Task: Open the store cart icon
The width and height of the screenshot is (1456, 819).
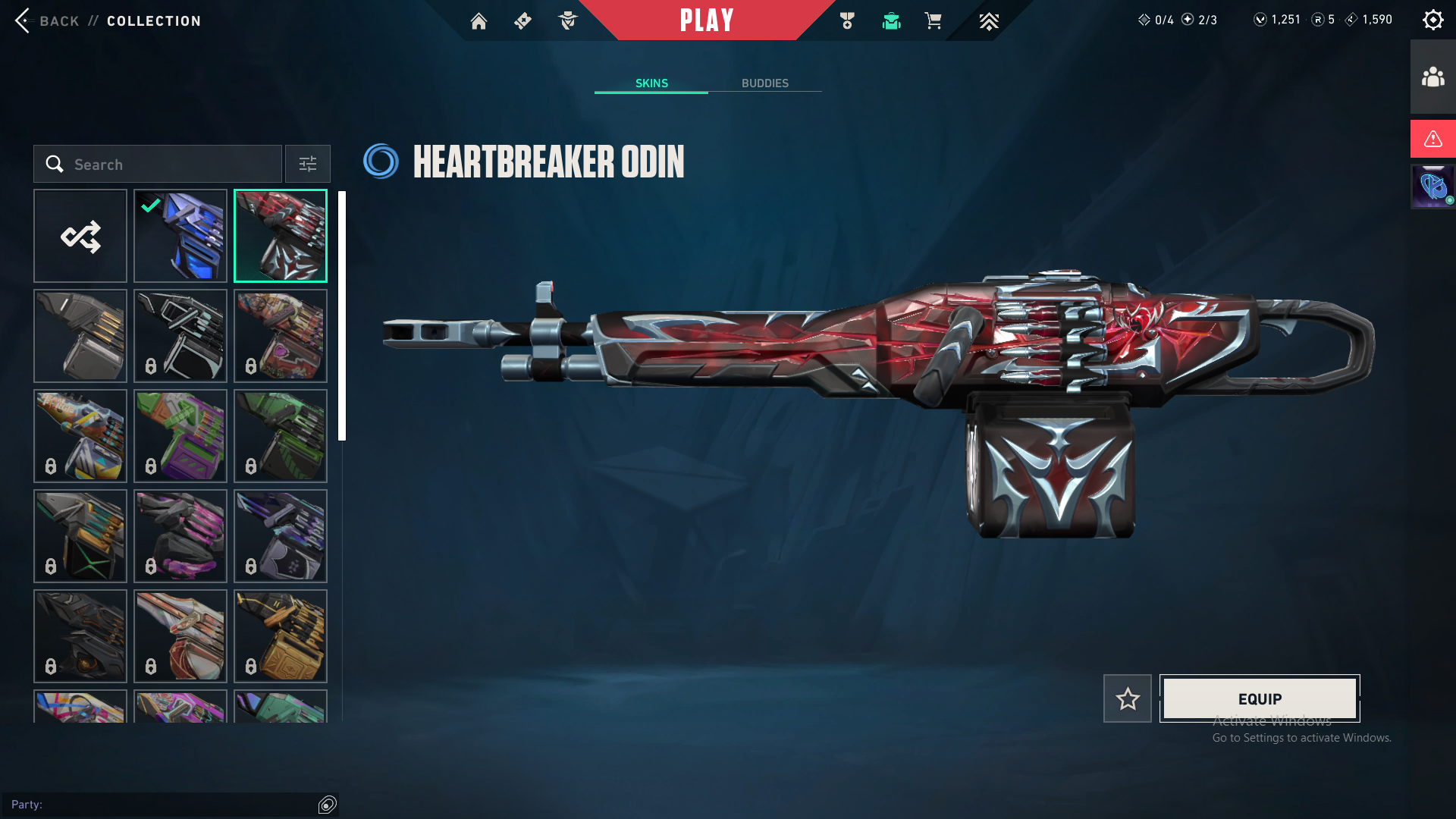Action: 933,21
